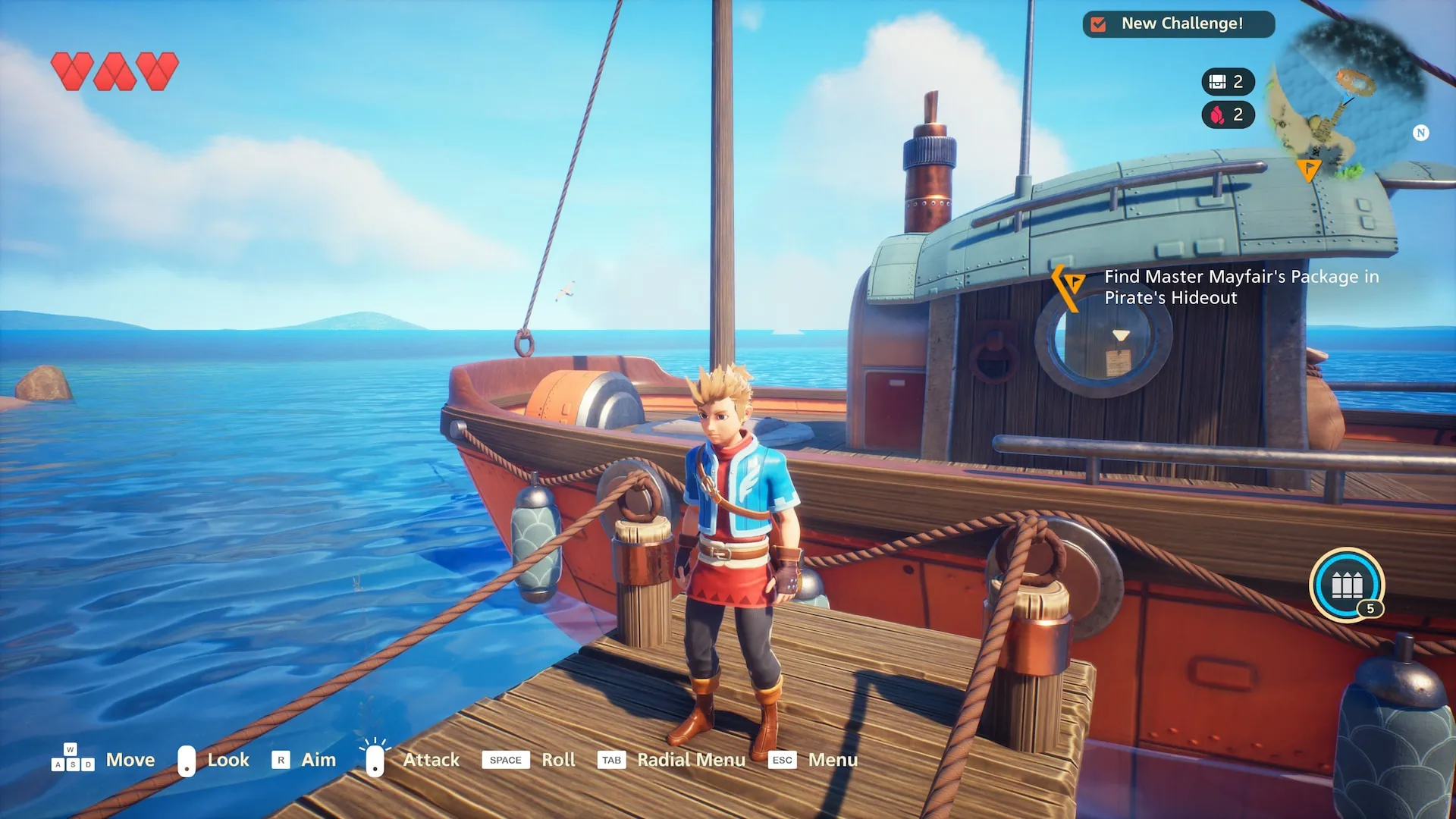The image size is (1456, 819).
Task: Open the New Challenge notification
Action: (1178, 24)
